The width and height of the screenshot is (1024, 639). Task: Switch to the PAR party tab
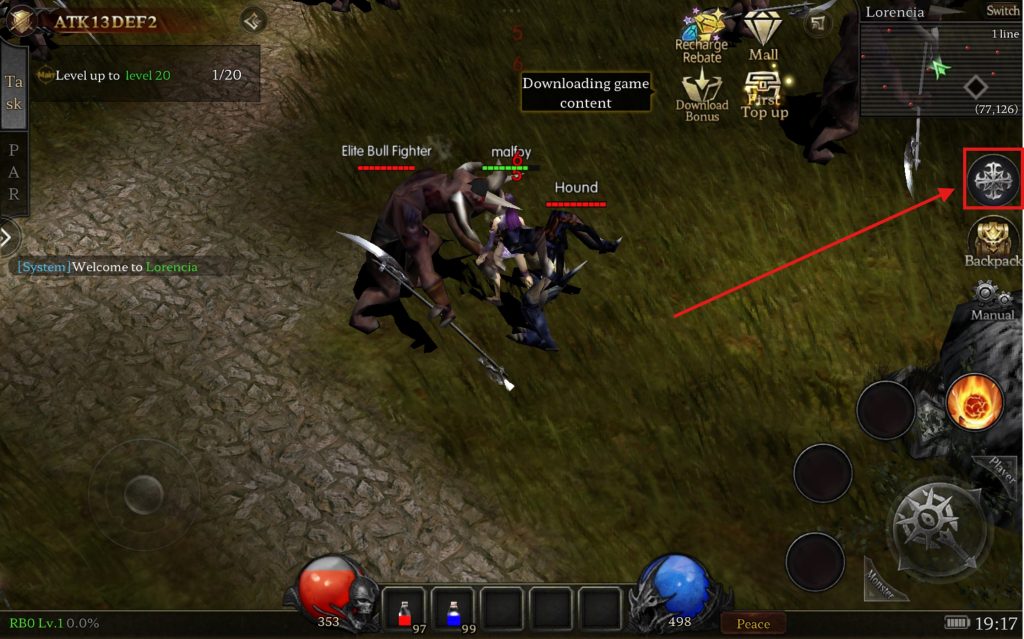pos(14,172)
